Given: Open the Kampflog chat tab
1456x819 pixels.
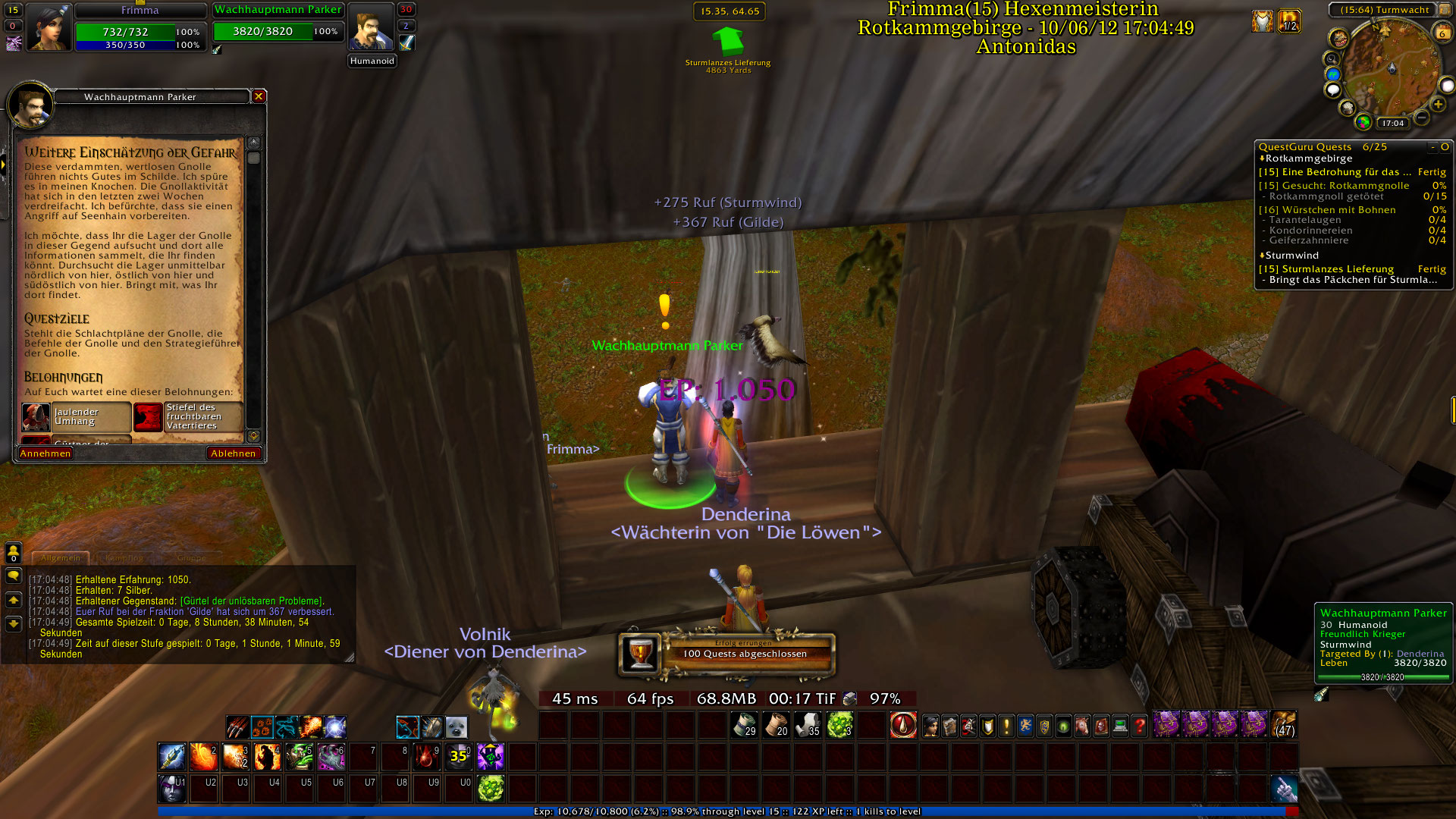Looking at the screenshot, I should point(124,558).
